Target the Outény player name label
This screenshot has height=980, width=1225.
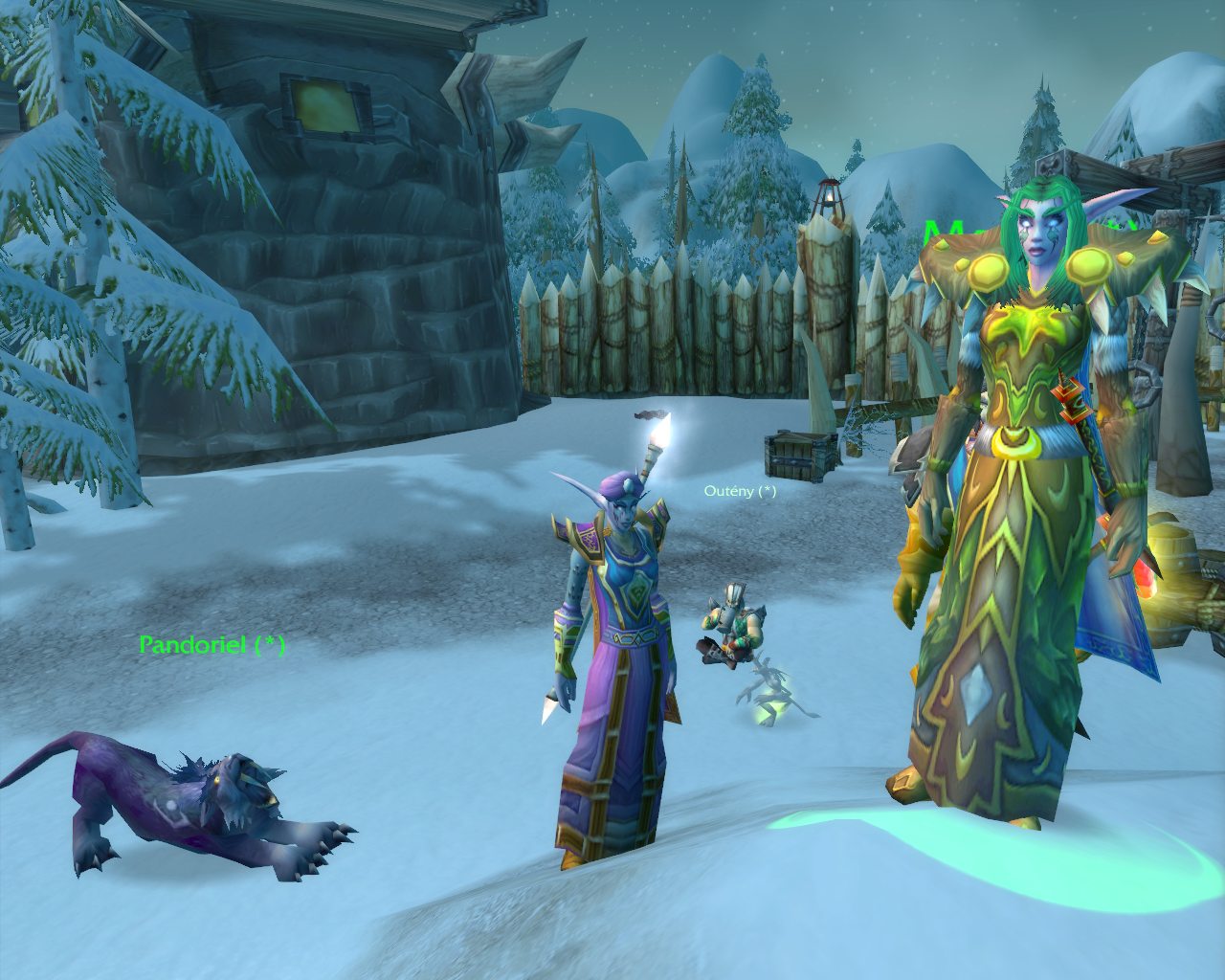click(x=740, y=491)
